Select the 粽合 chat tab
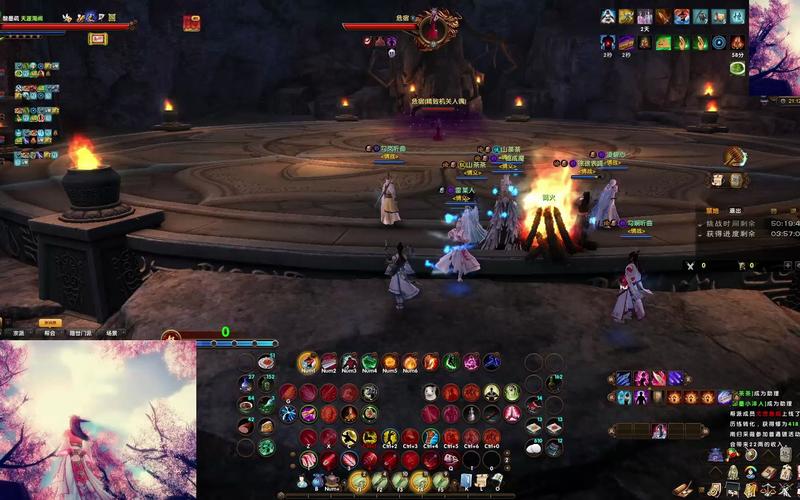This screenshot has width=800, height=500. [x=49, y=333]
